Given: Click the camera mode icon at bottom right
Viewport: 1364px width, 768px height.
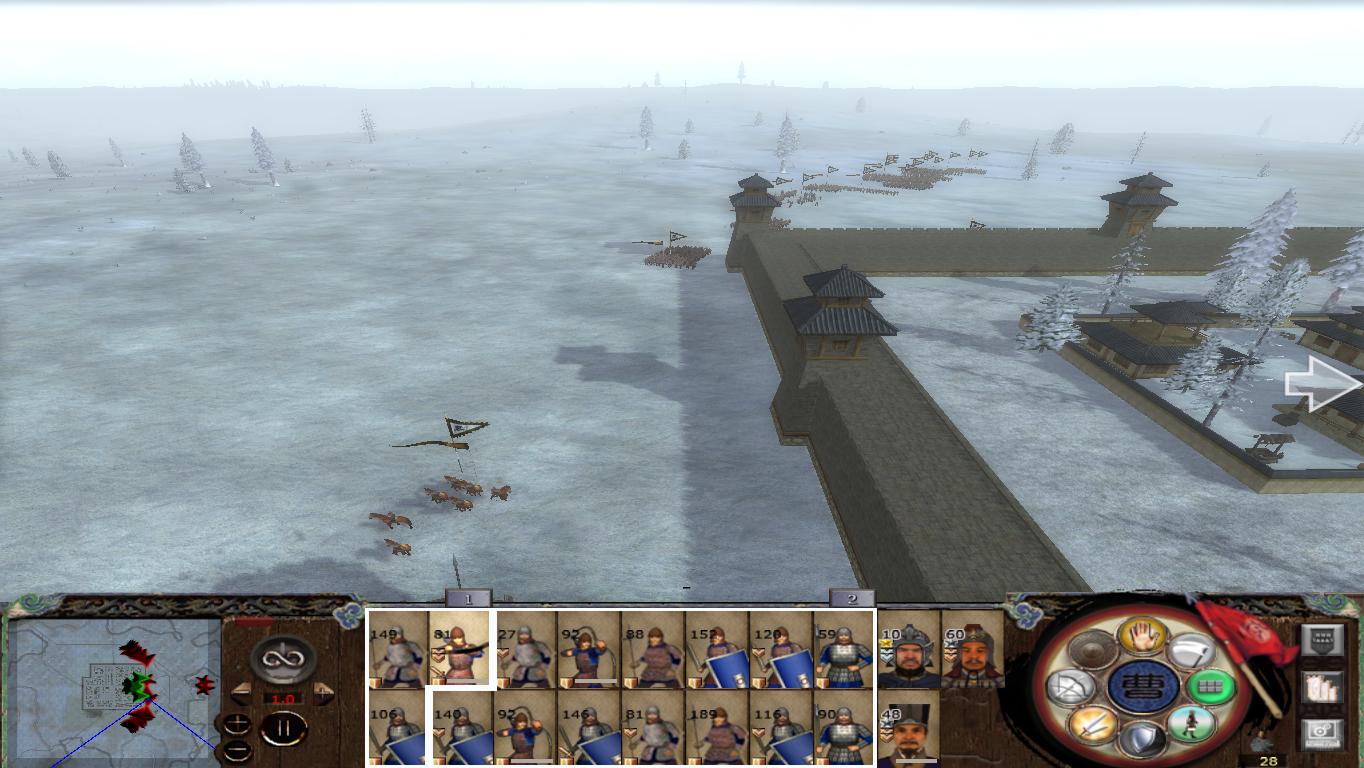Looking at the screenshot, I should point(1321,731).
